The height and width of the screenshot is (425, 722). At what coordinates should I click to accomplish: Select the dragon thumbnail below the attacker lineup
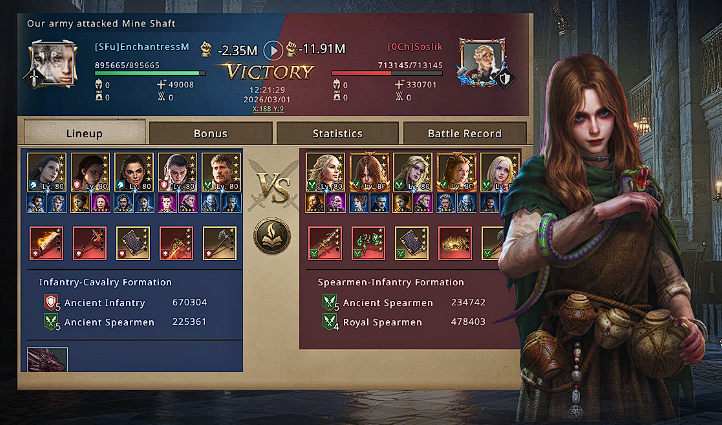pyautogui.click(x=48, y=359)
